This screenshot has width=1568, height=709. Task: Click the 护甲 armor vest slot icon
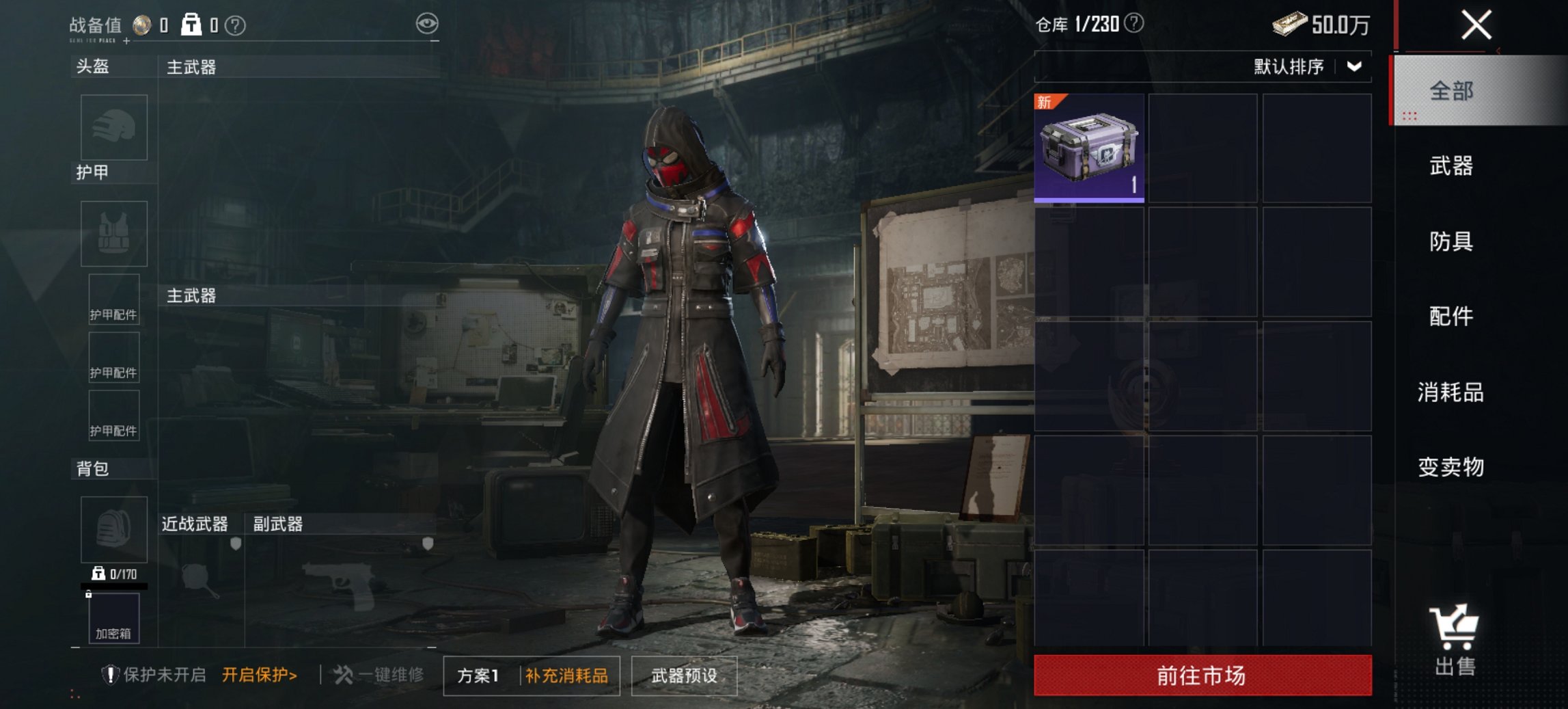click(113, 233)
